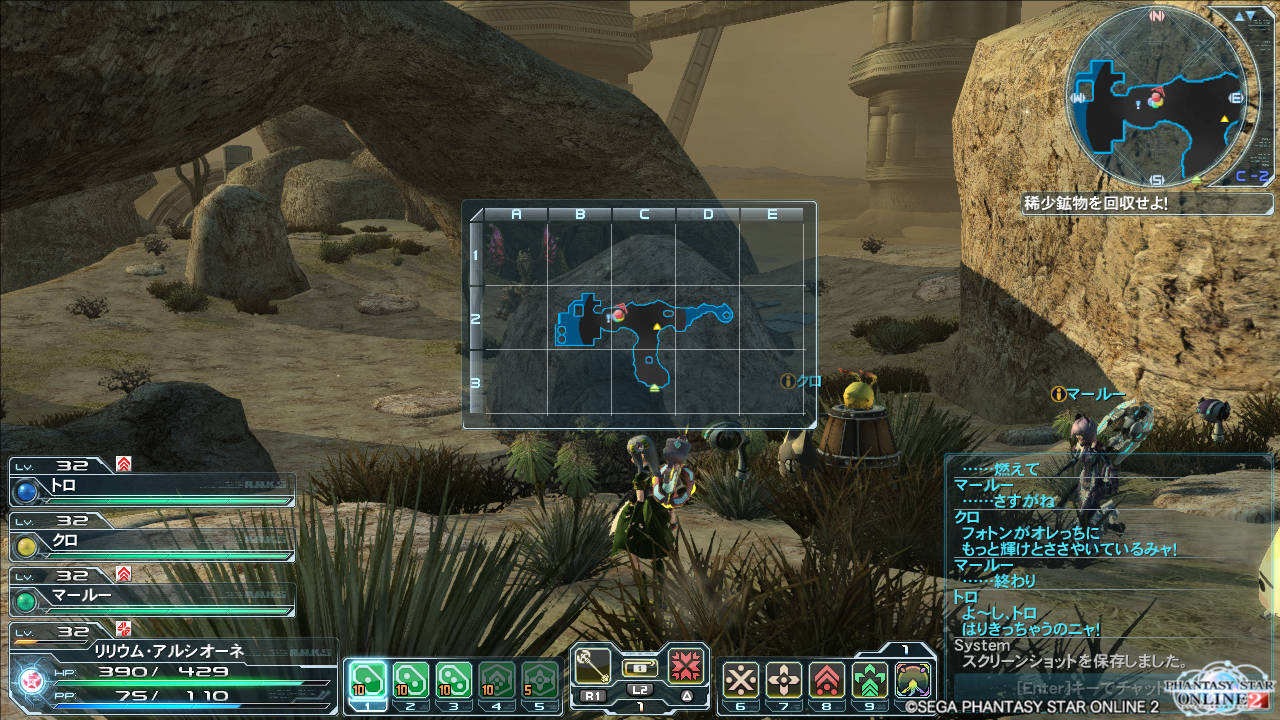Use the dark green item in slot 5
Viewport: 1280px width, 720px height.
[540, 679]
